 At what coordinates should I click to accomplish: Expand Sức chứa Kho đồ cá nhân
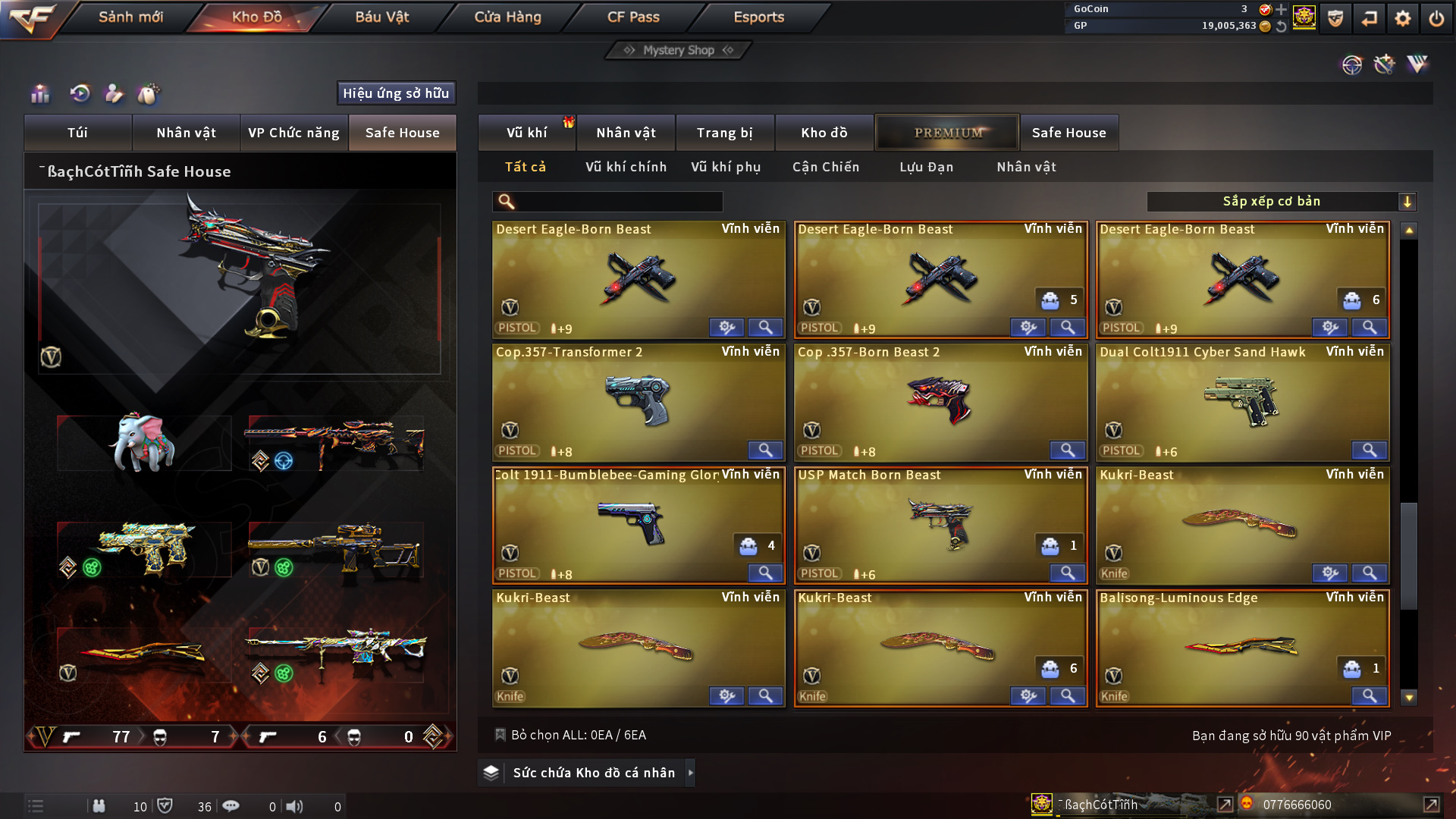point(593,773)
